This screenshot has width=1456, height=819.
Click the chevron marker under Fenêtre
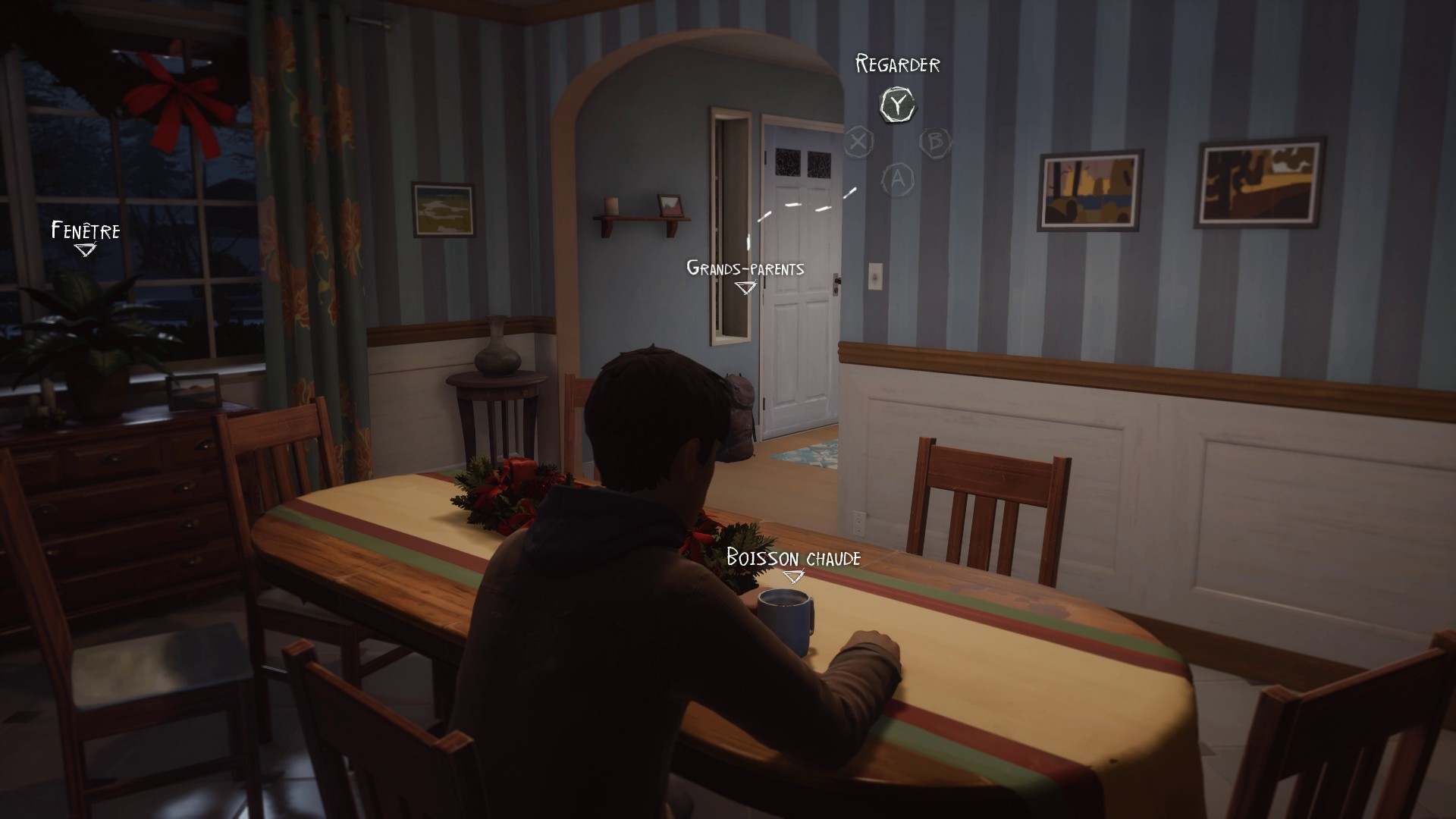tap(86, 249)
